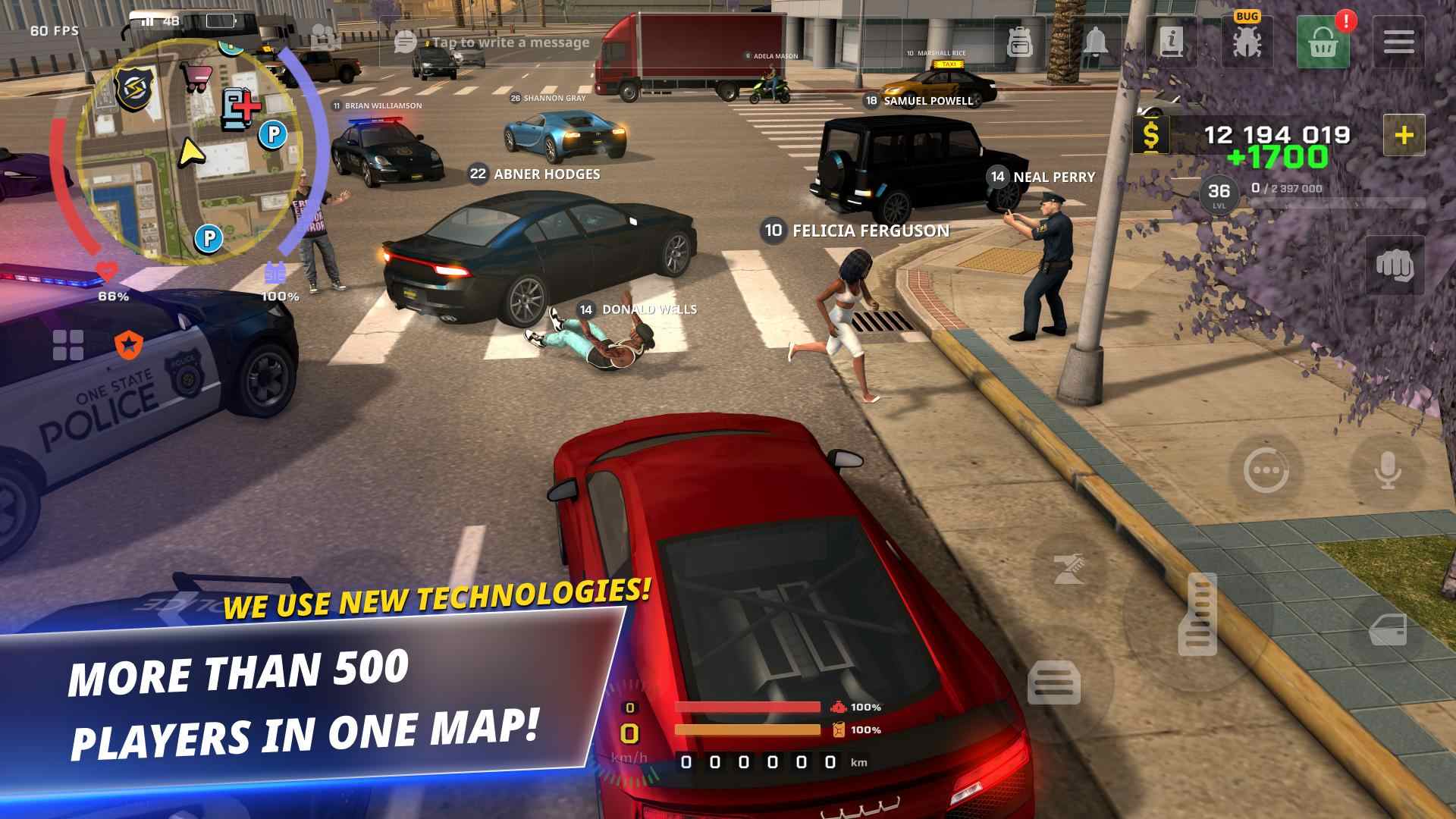Enable the turbo boost pedal
Screen dimensions: 1456x819
click(1196, 614)
